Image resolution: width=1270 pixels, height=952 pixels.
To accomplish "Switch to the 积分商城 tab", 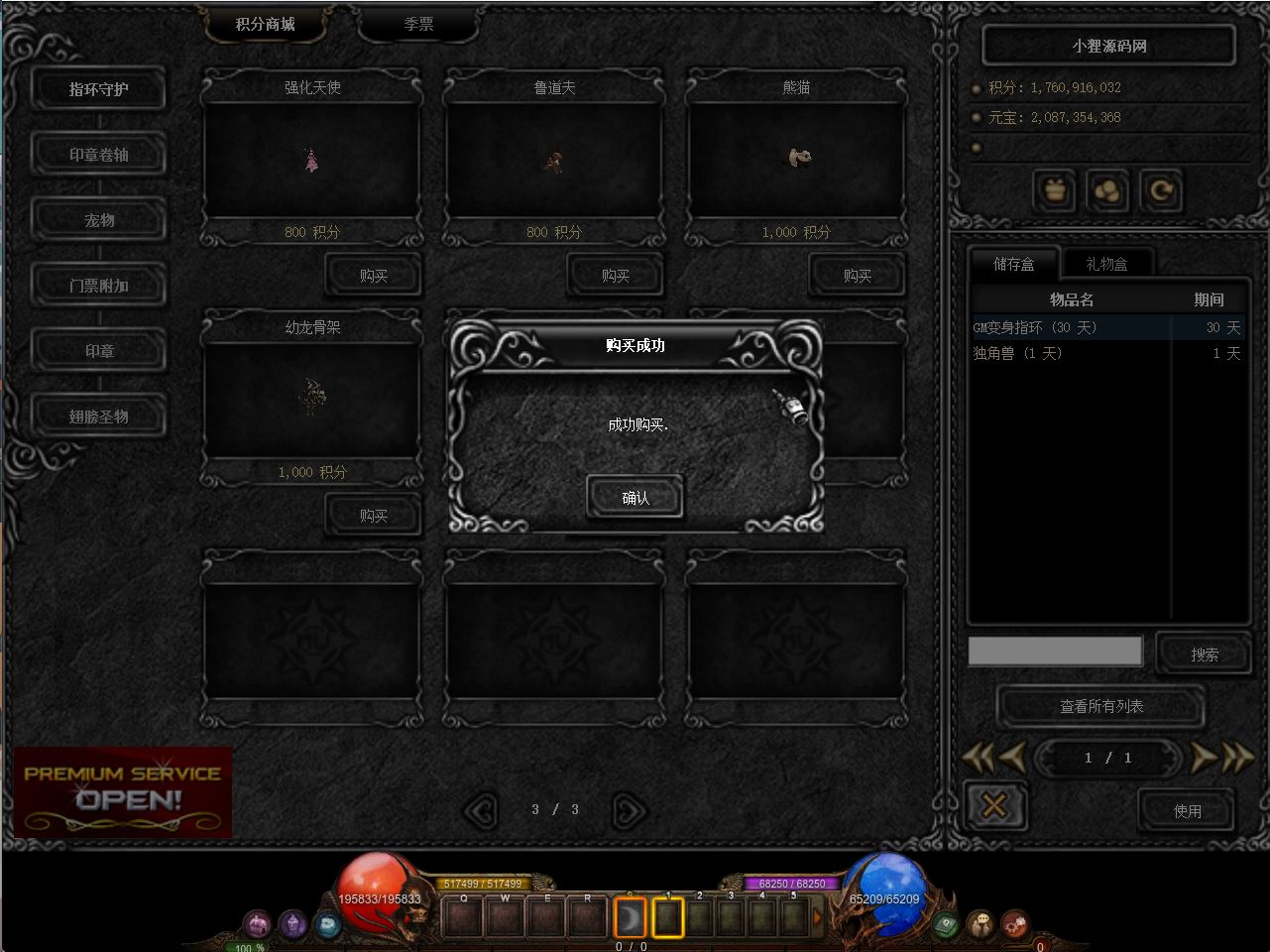I will tap(265, 24).
